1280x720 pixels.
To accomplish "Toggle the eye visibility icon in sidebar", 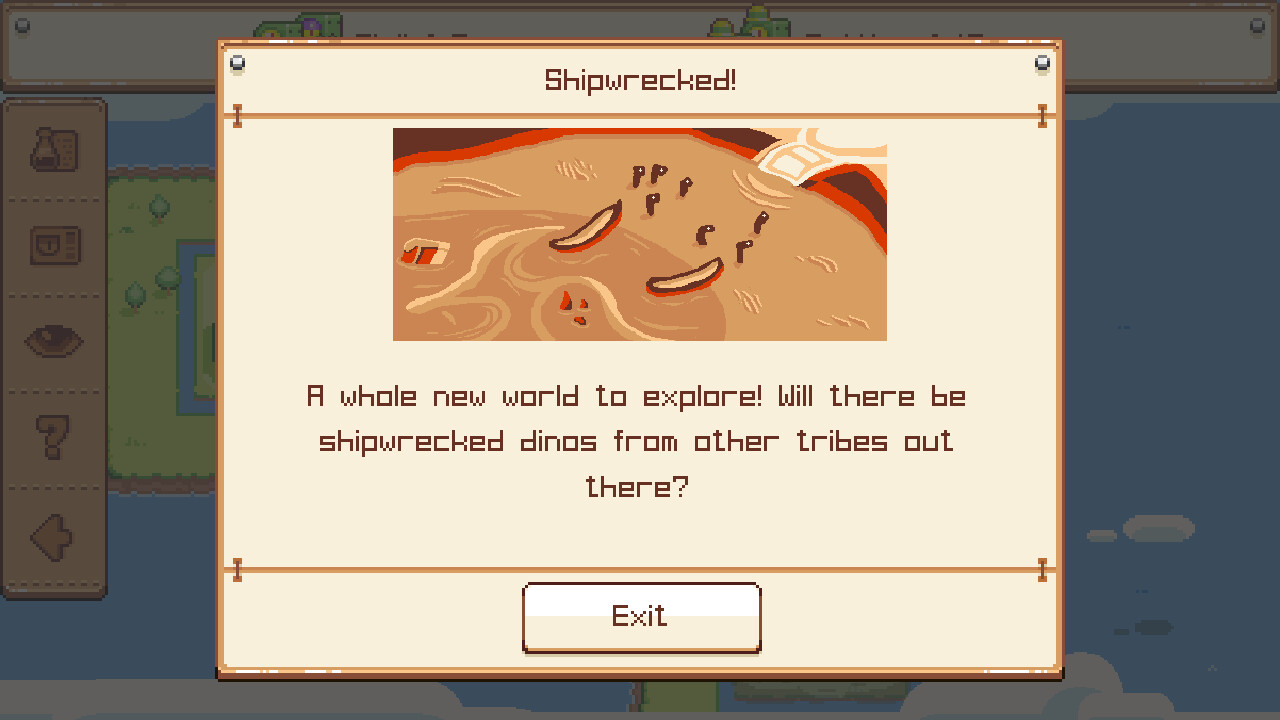I will pos(55,340).
